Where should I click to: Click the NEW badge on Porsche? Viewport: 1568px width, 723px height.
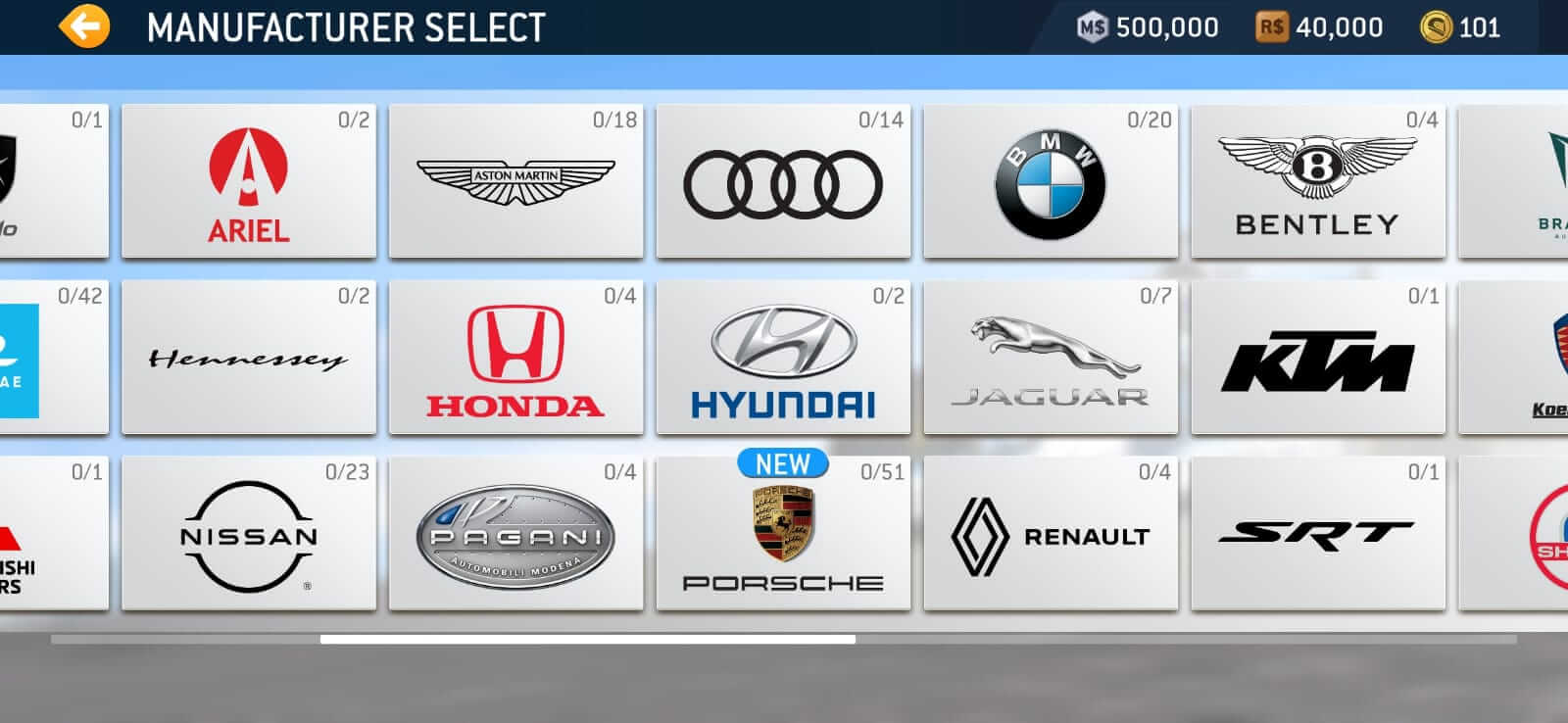point(781,464)
